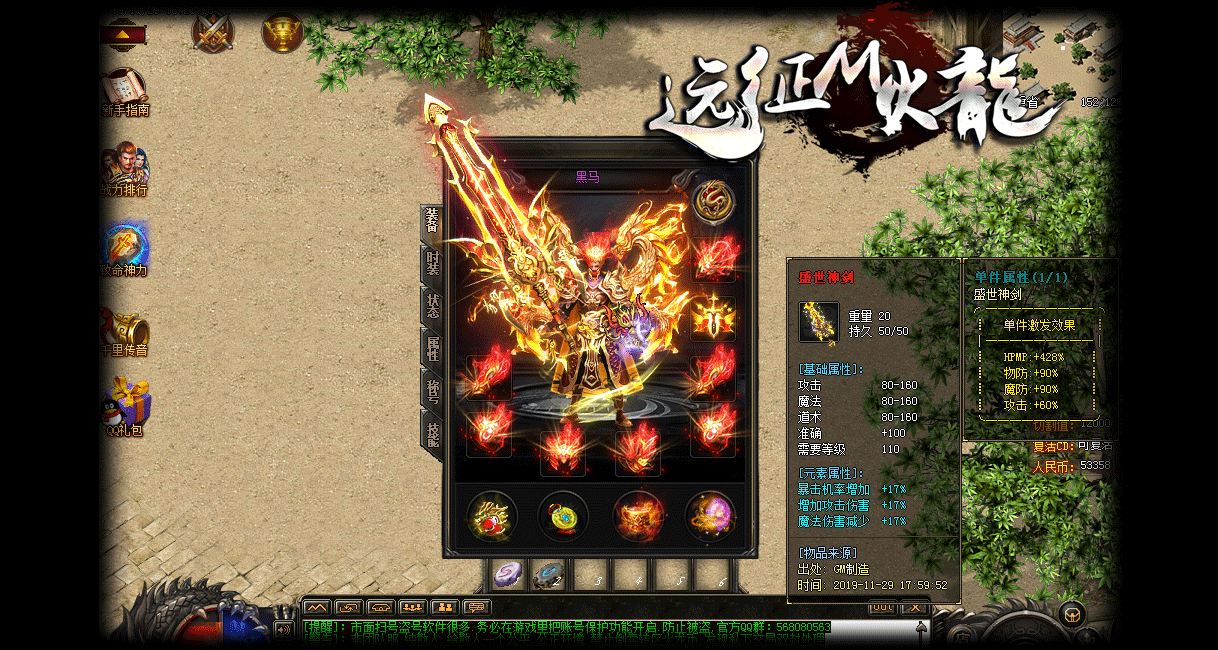Open the 千里传音 horn icon
This screenshot has width=1218, height=650.
pyautogui.click(x=125, y=330)
